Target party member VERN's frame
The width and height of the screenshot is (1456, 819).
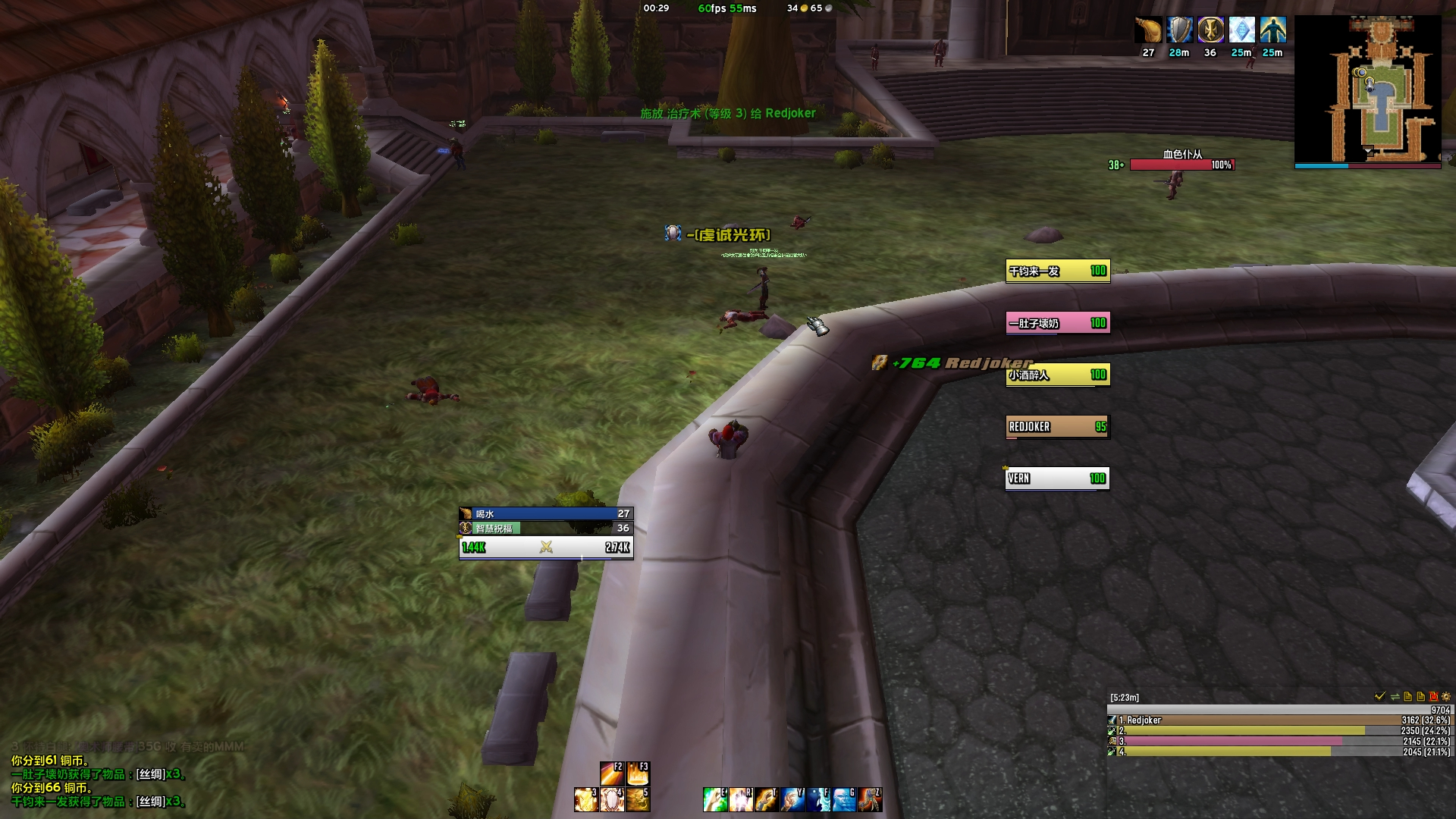click(x=1057, y=479)
